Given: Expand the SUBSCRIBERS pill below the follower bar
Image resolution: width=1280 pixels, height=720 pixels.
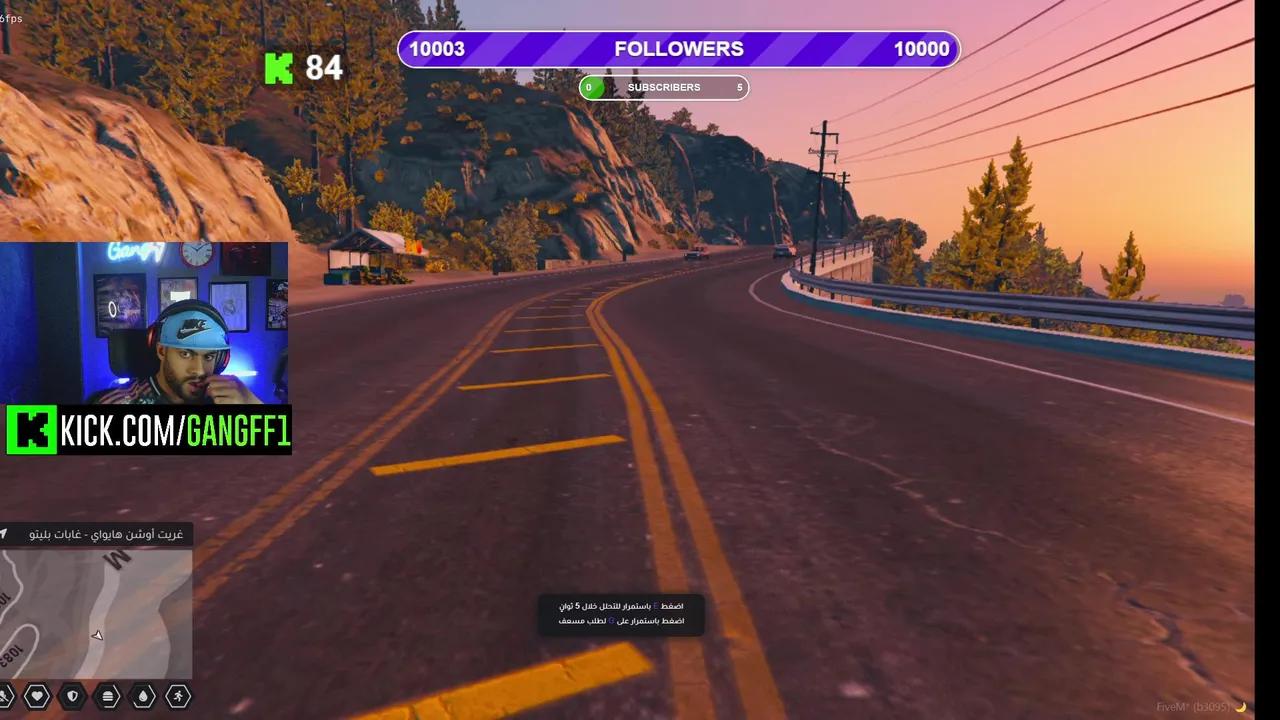Looking at the screenshot, I should click(x=663, y=87).
